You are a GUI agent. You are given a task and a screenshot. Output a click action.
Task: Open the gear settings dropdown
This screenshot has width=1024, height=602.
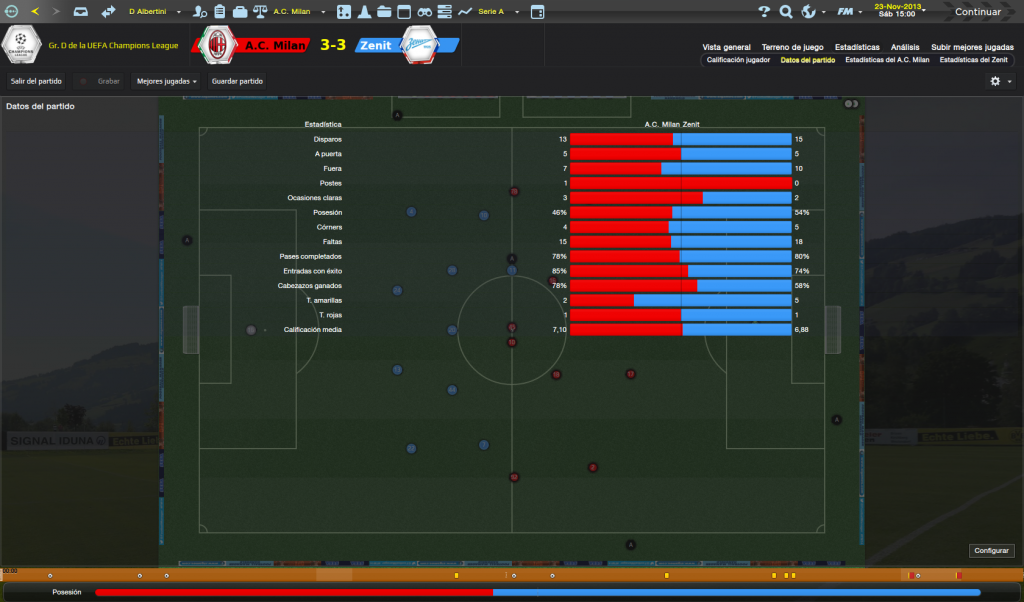click(1000, 81)
